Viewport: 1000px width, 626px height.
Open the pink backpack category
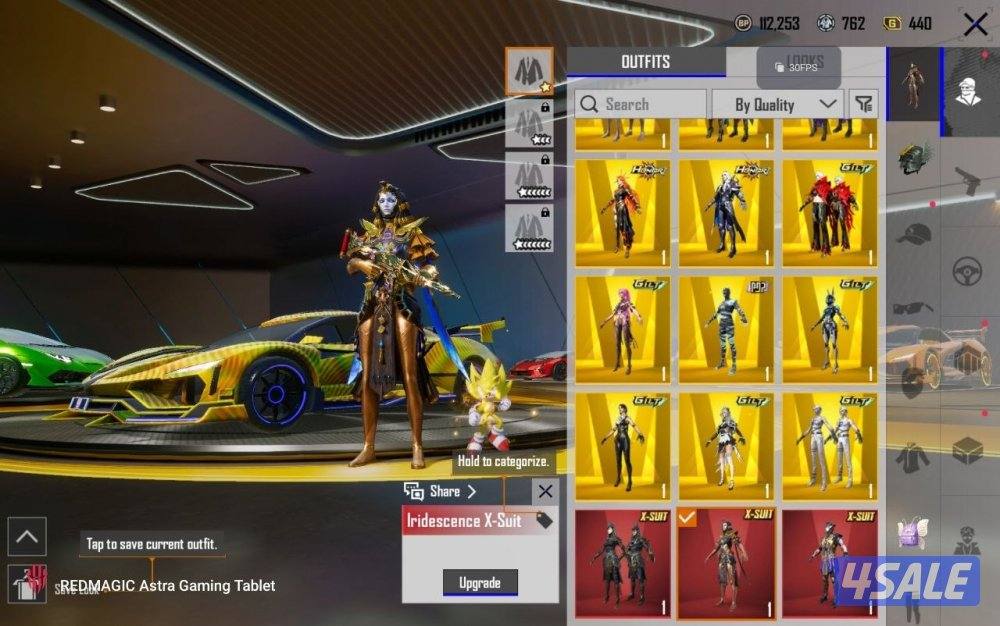click(913, 532)
